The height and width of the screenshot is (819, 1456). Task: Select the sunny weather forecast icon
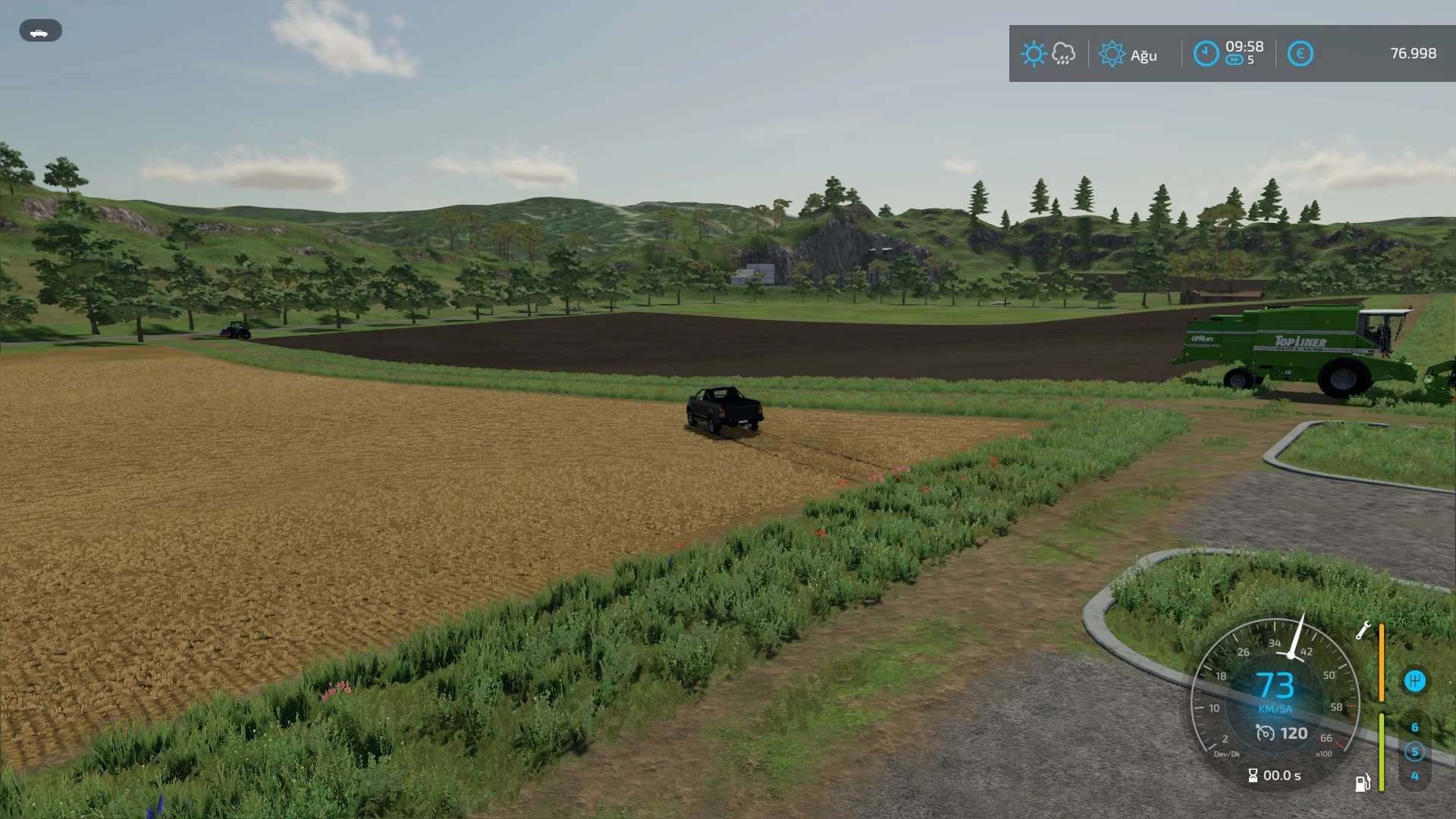tap(1033, 54)
